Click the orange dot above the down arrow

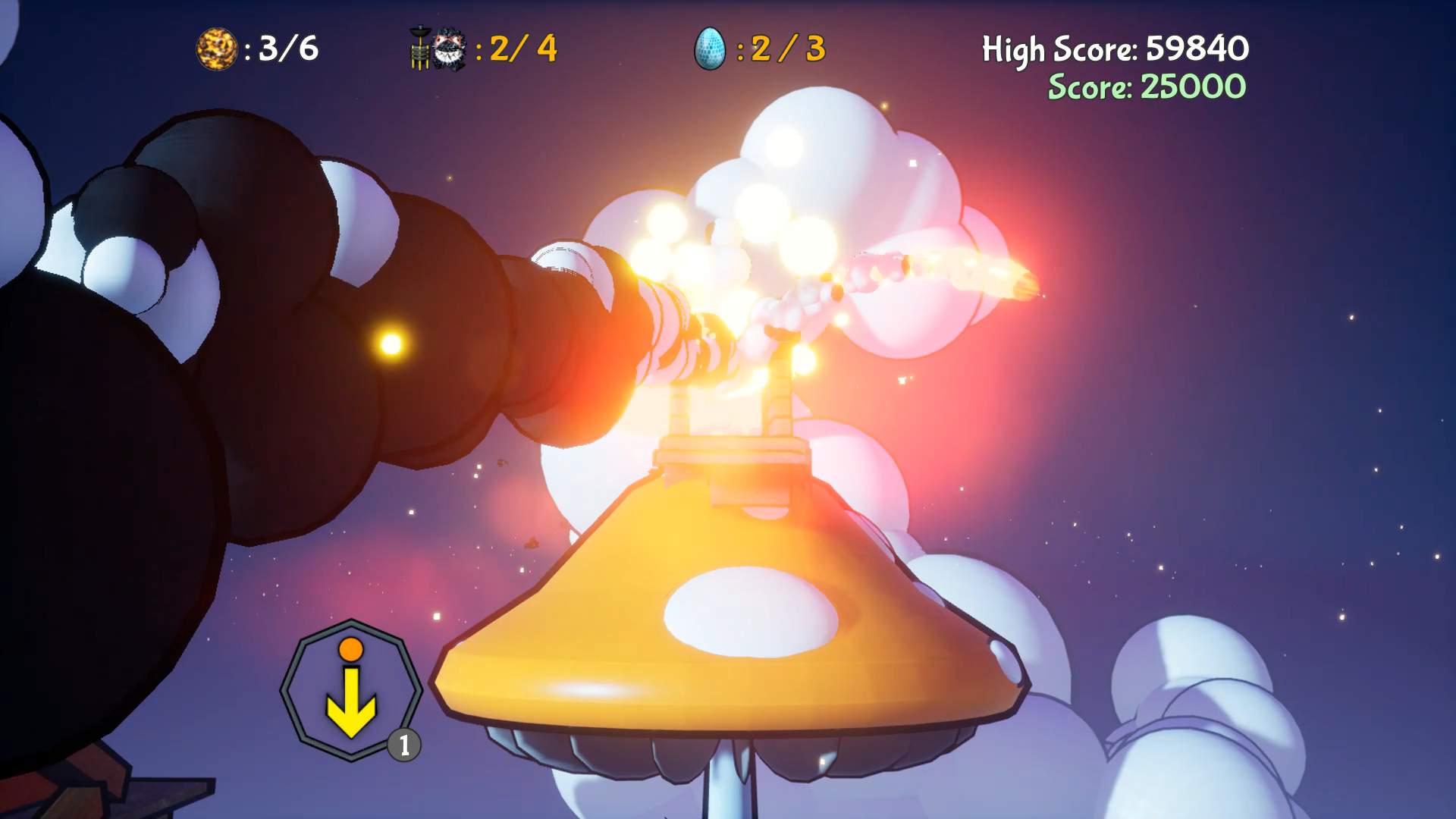pyautogui.click(x=351, y=651)
